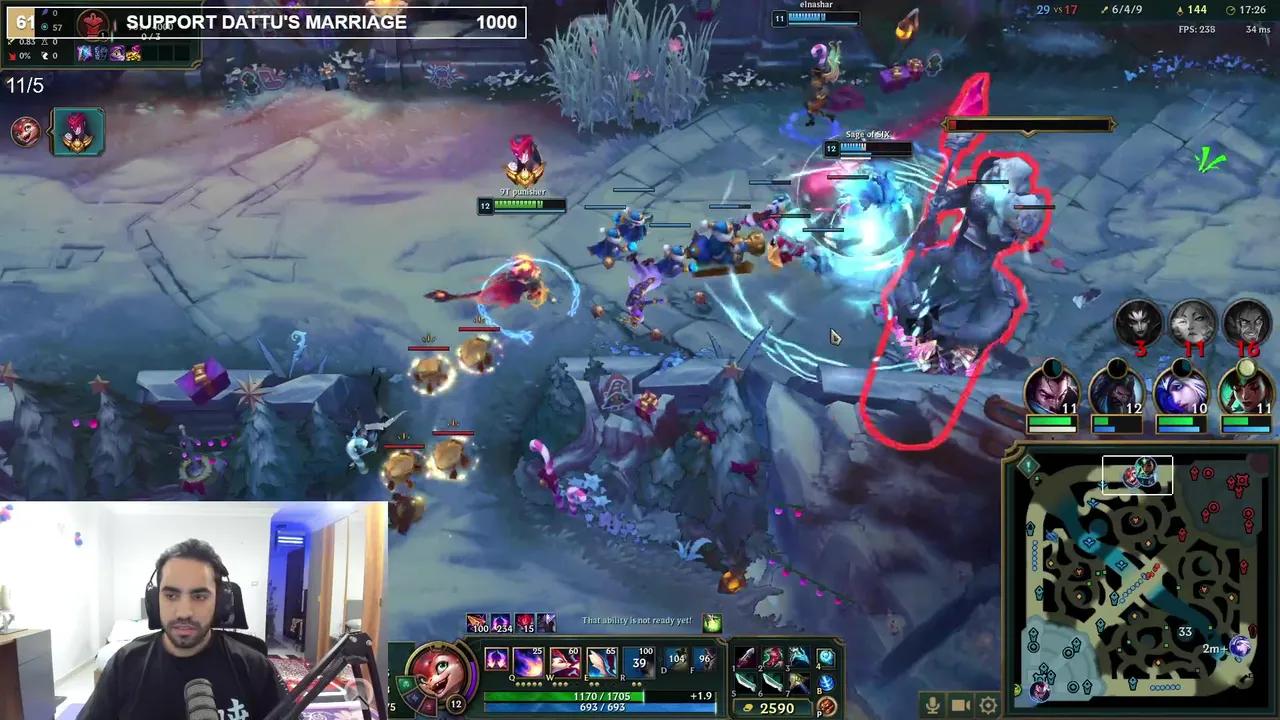Image resolution: width=1280 pixels, height=720 pixels.
Task: Click the enemy portrait with respawn timer 16
Action: pos(1246,323)
